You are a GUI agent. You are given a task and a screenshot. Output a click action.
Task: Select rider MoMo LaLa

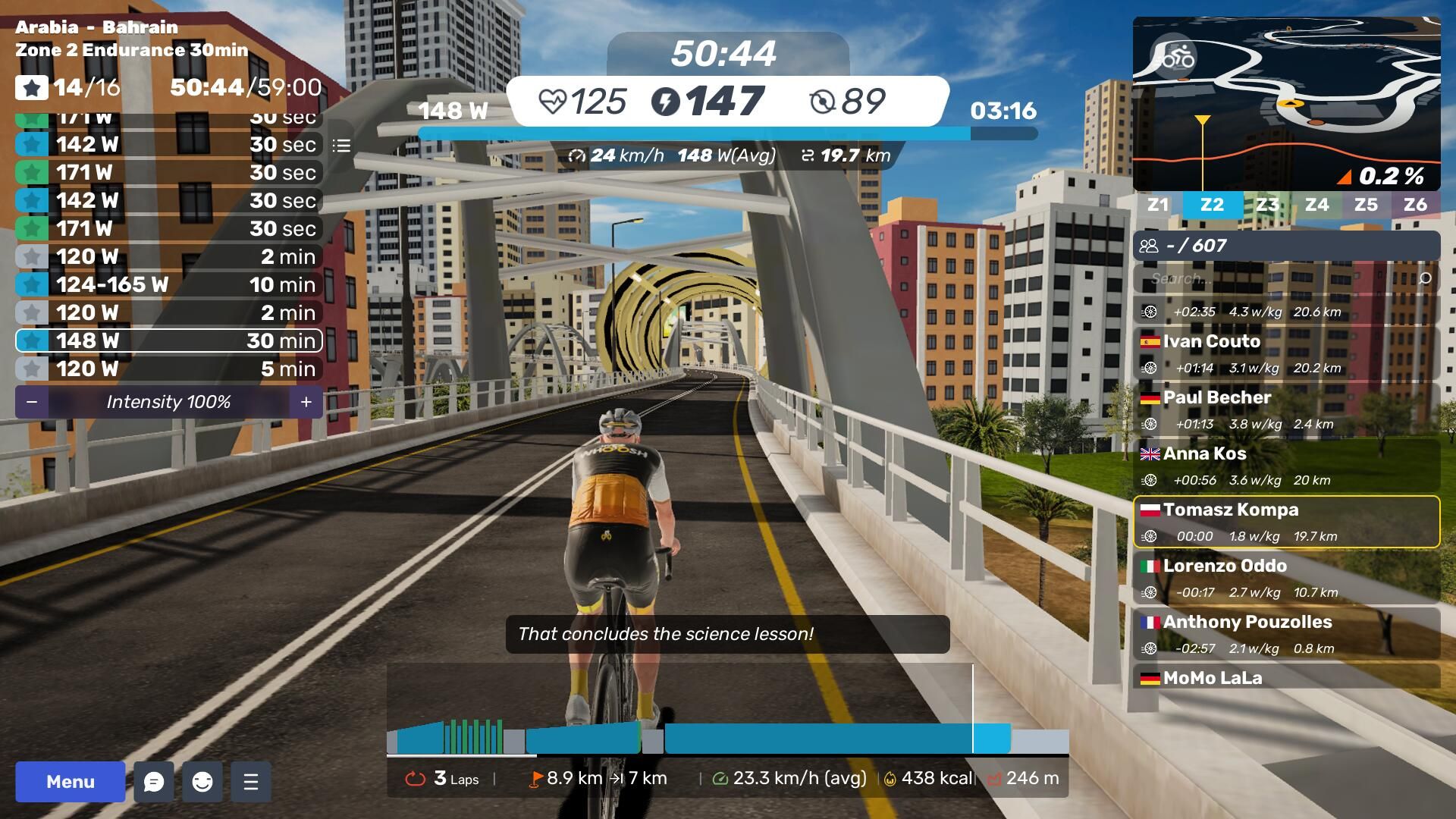point(1286,677)
